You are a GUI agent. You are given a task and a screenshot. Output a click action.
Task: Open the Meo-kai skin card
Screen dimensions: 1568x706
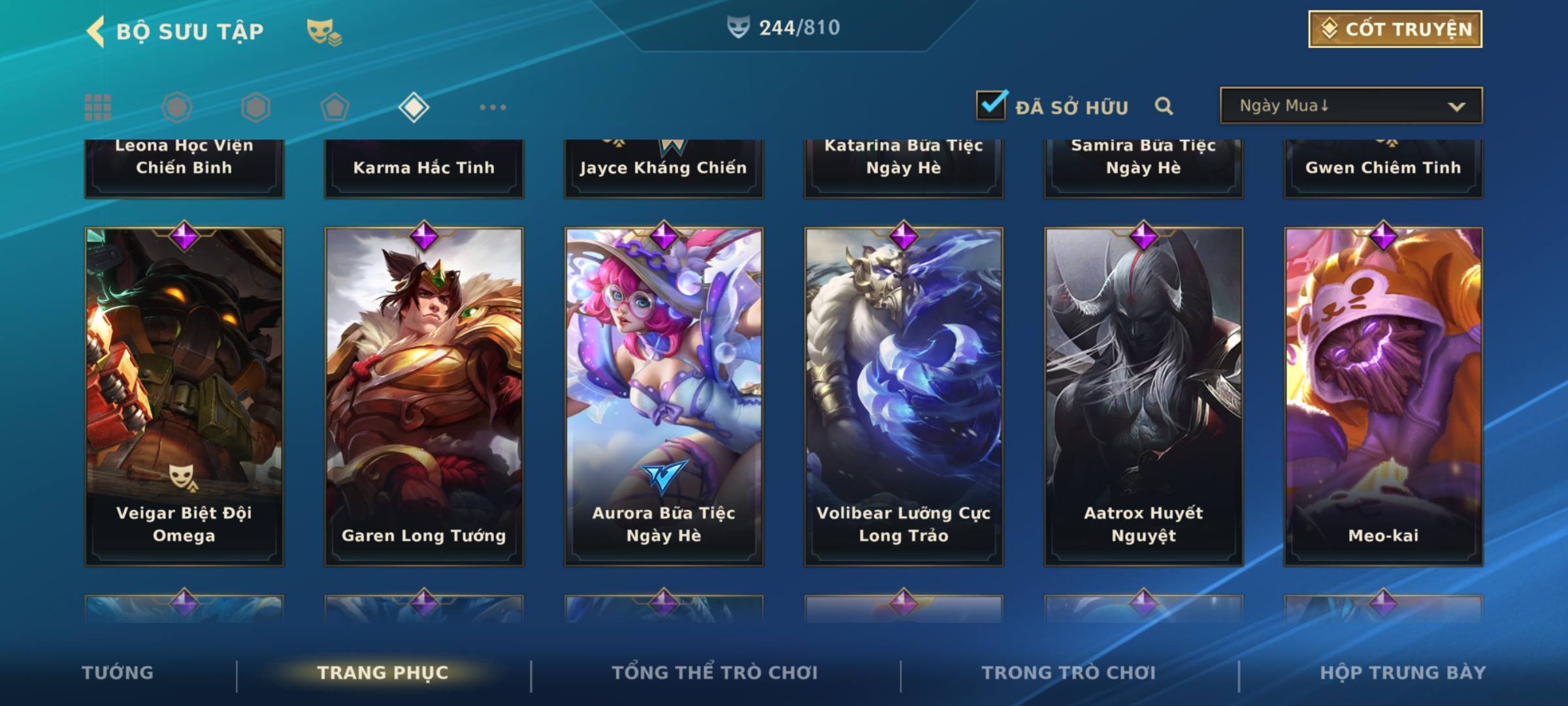click(x=1383, y=396)
